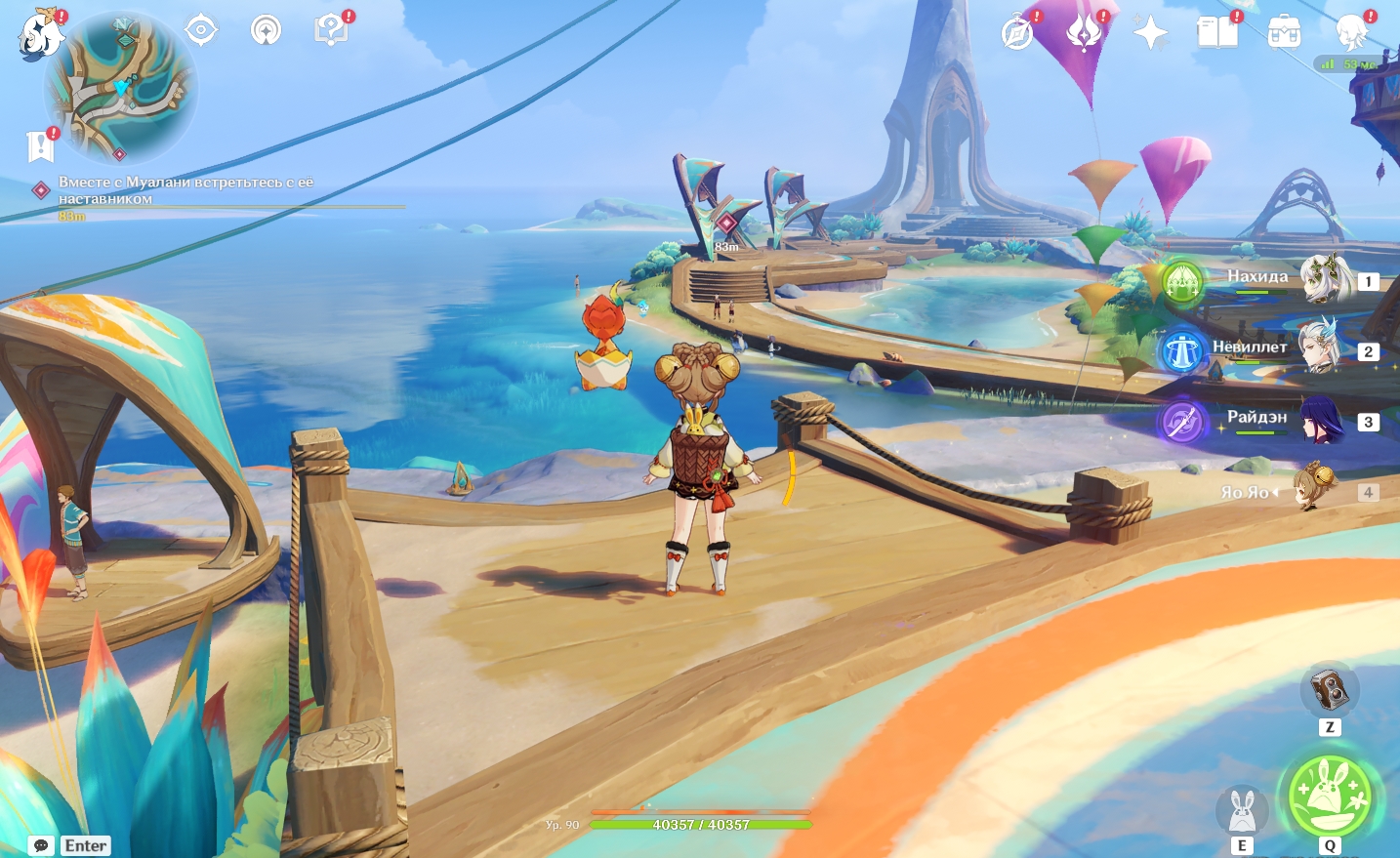
Task: Unleash the green elemental burst
Action: point(1329,797)
